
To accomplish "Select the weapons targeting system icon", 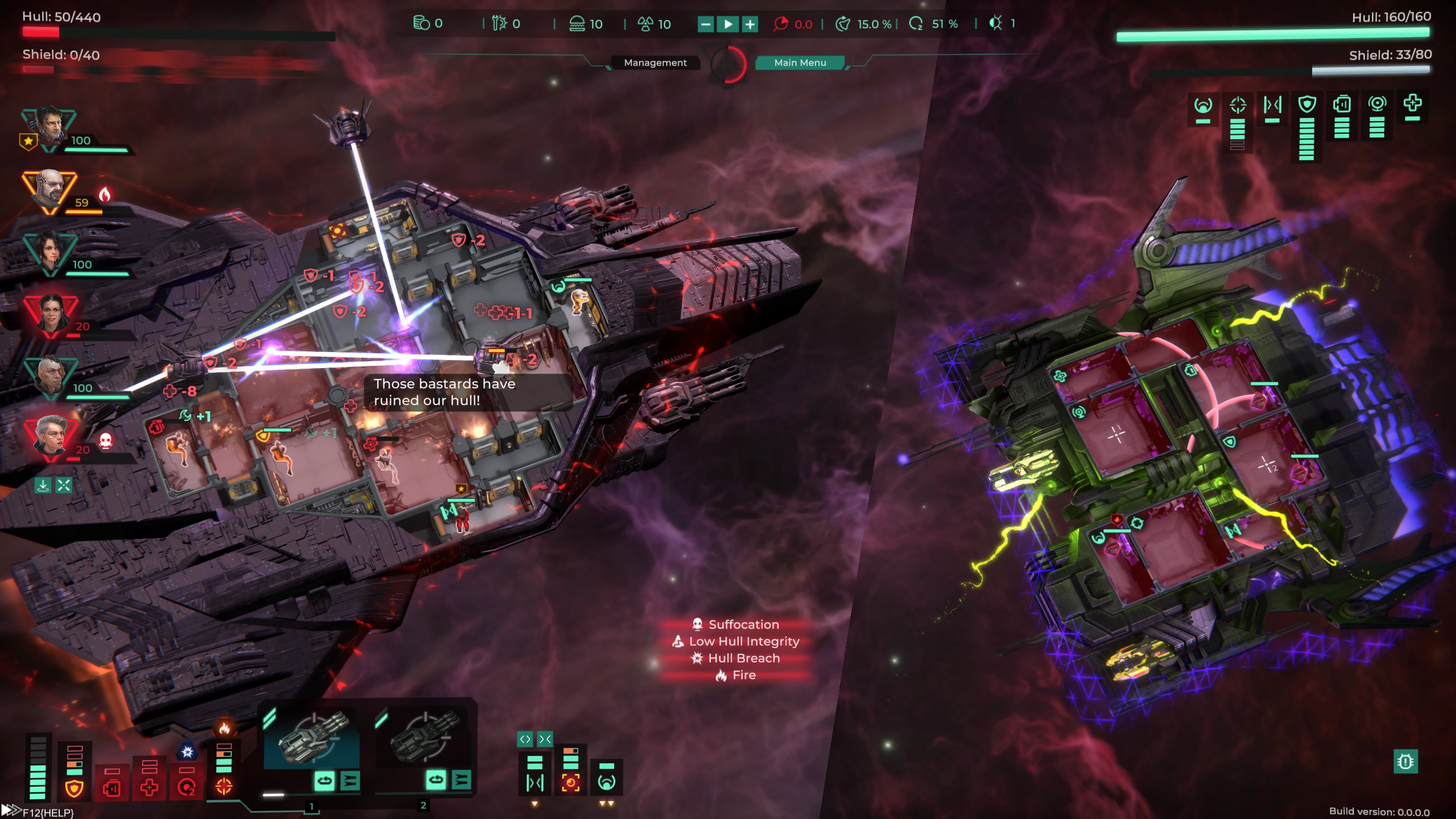I will tap(224, 787).
